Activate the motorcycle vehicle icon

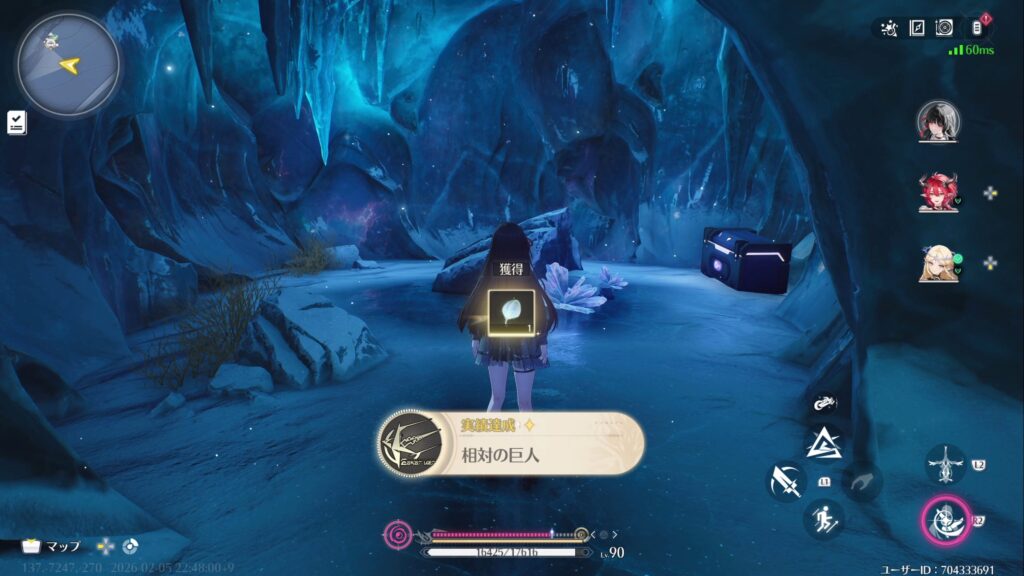(825, 404)
